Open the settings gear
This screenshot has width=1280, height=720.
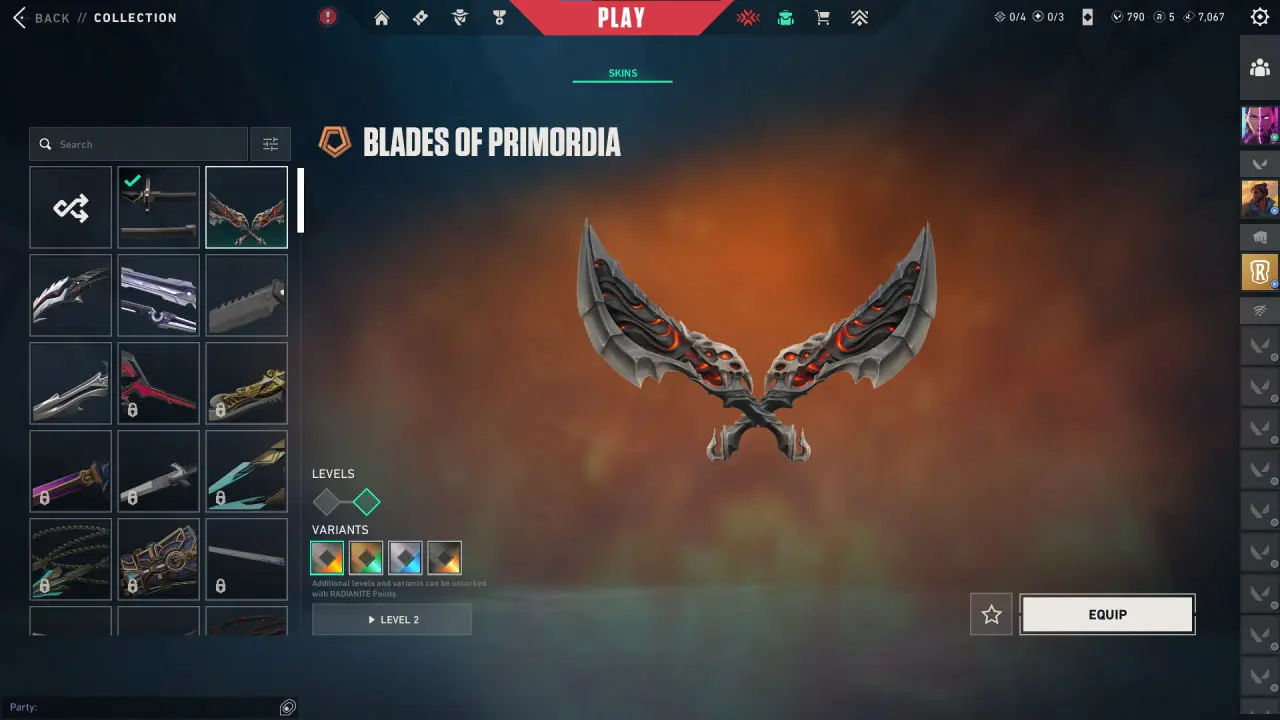pyautogui.click(x=1259, y=17)
